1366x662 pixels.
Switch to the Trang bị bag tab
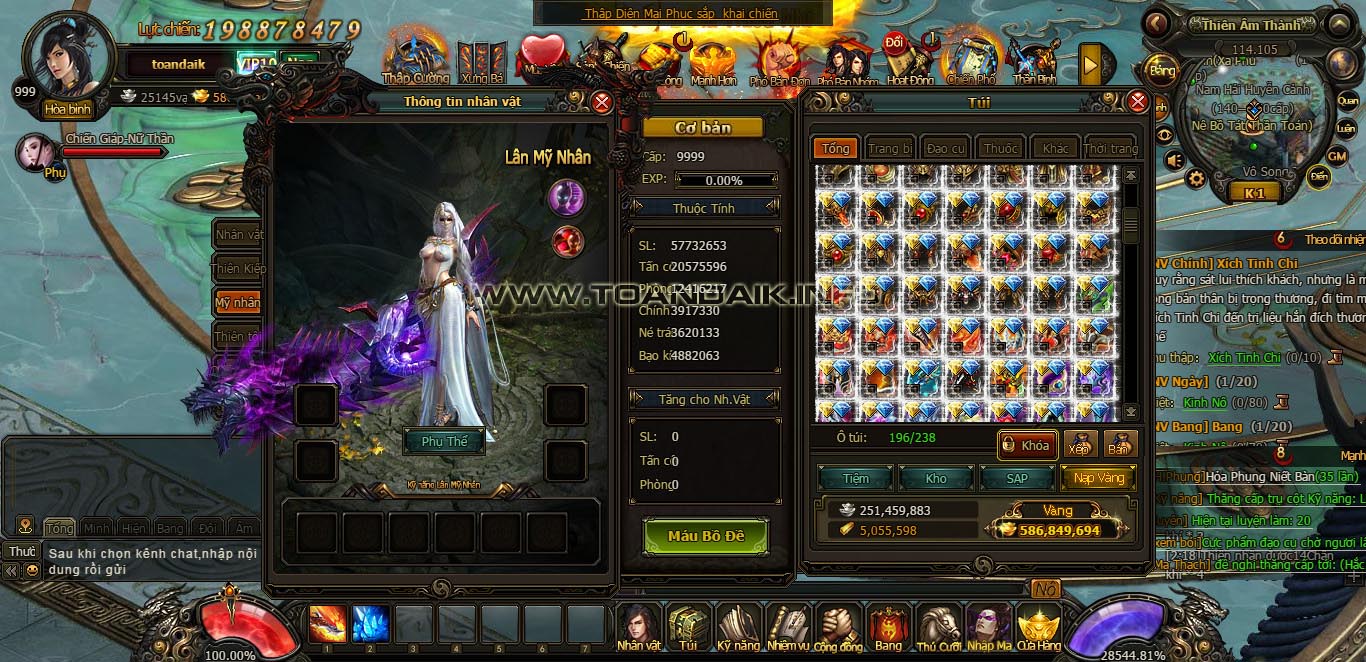click(x=889, y=148)
